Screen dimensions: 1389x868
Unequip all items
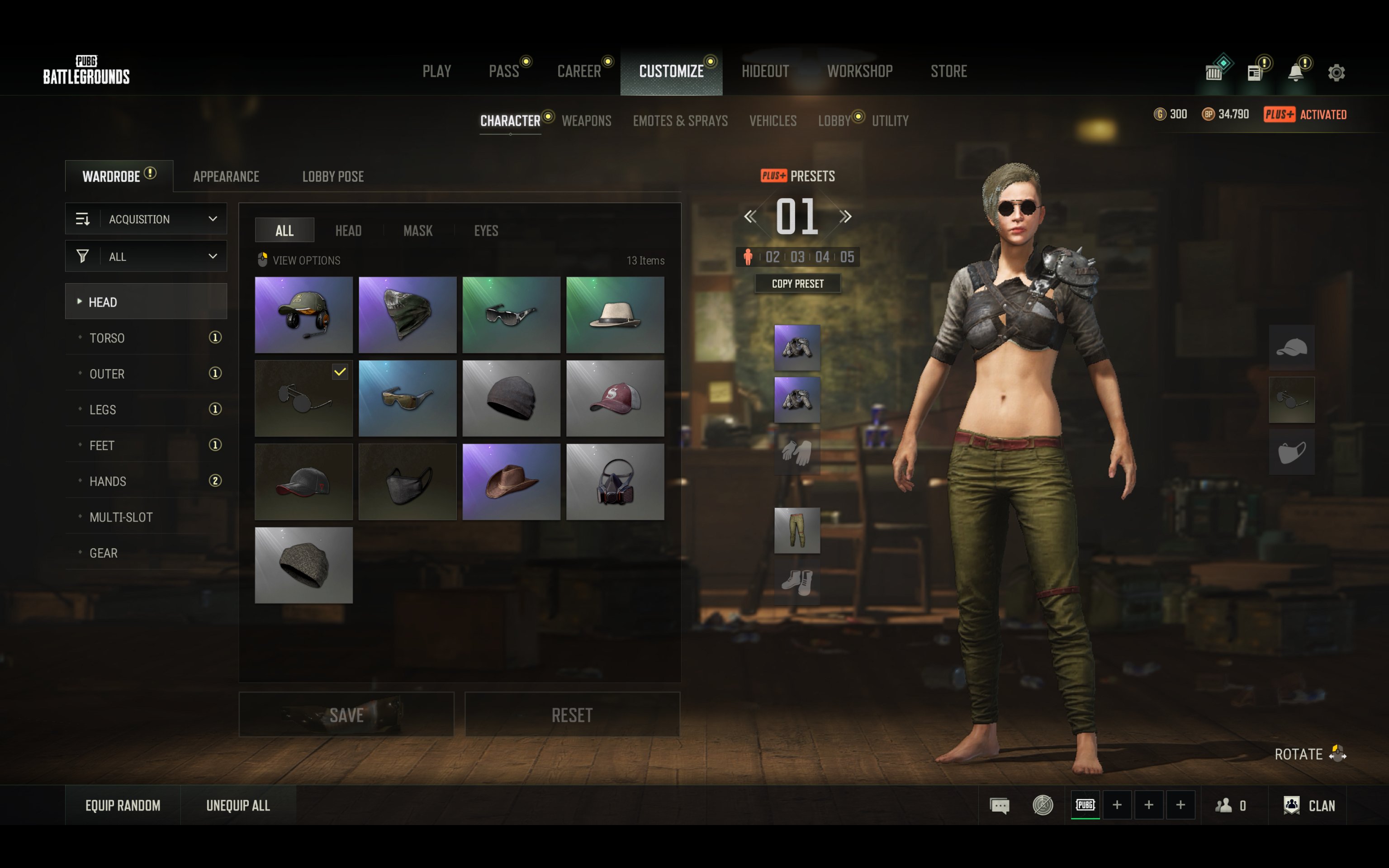click(x=237, y=806)
